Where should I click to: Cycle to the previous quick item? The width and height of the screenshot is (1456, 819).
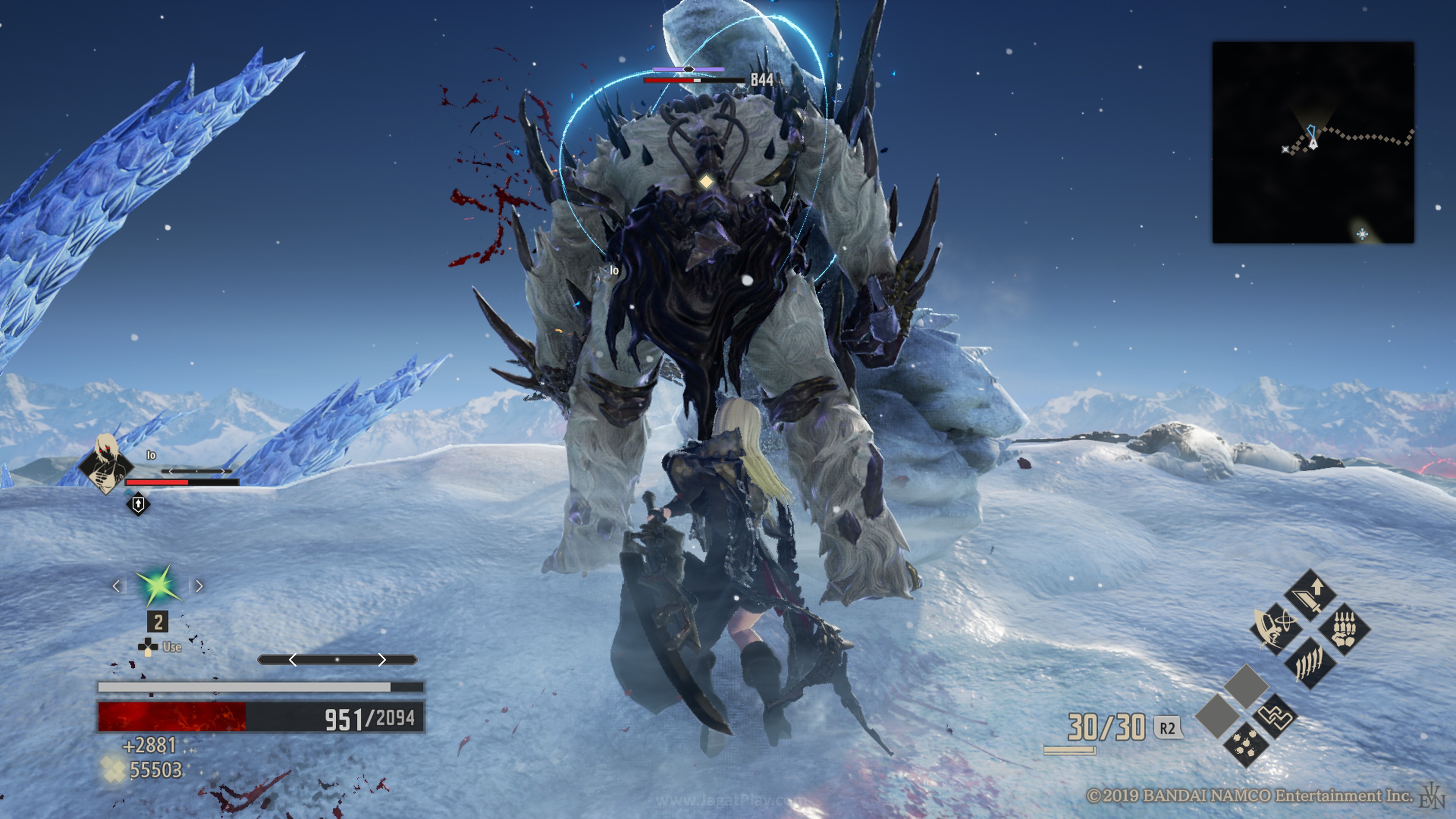pos(116,586)
